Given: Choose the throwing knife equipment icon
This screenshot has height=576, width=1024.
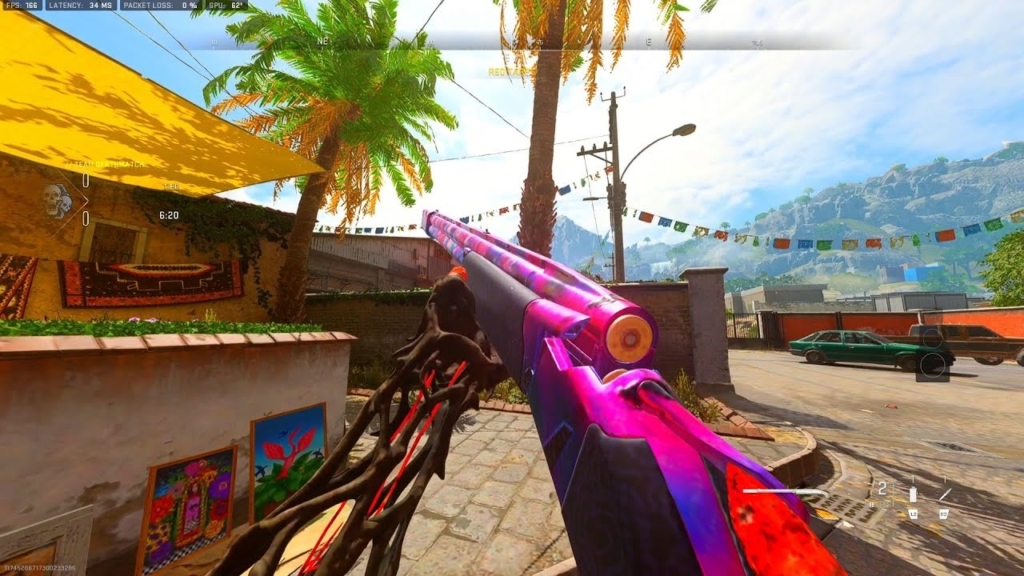Looking at the screenshot, I should point(945,493).
